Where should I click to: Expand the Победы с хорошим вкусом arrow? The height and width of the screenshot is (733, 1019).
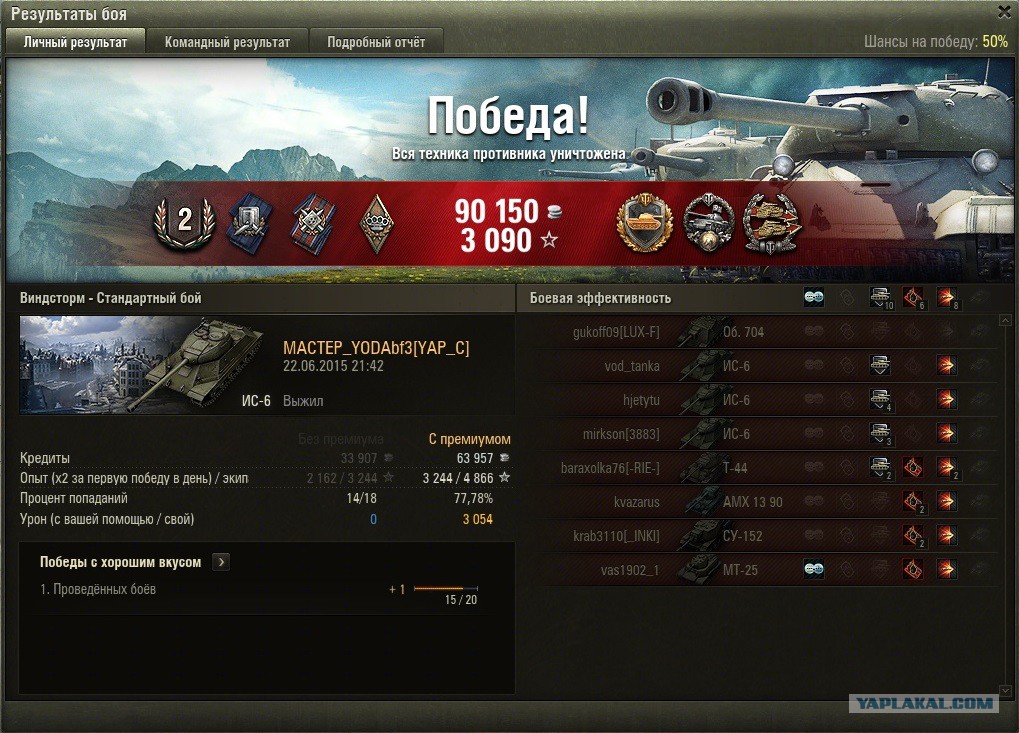[x=221, y=562]
